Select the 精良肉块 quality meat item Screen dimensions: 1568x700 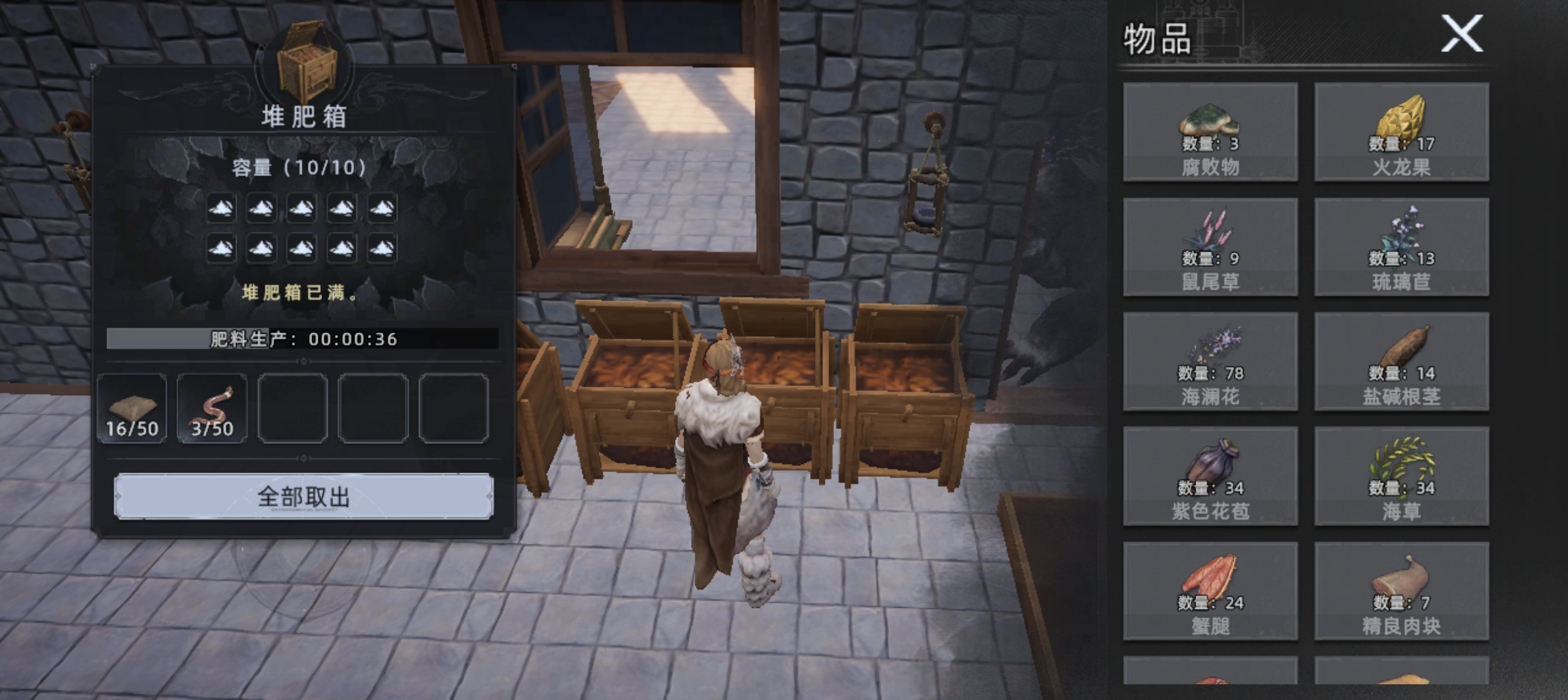(x=1401, y=591)
